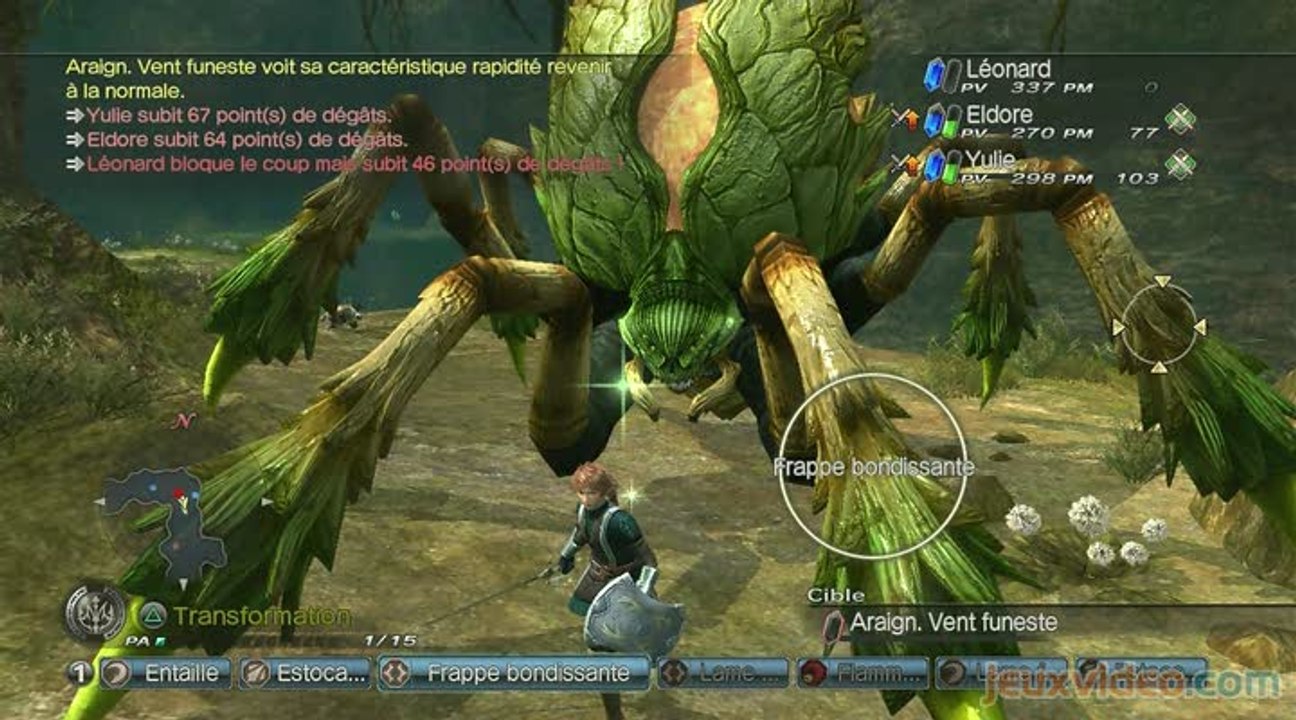Choose the Estoca... skill slot

click(305, 673)
